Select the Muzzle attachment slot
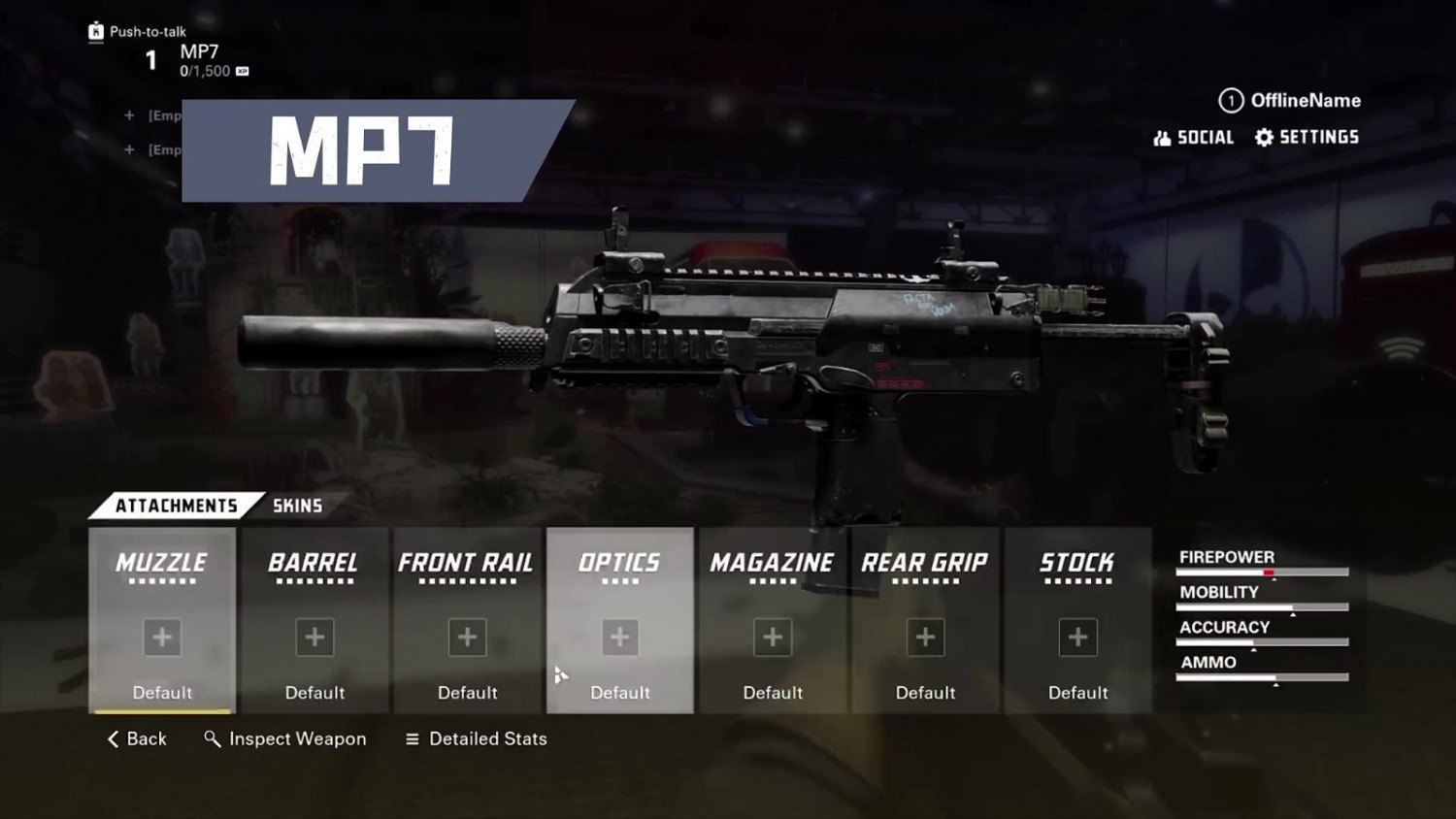The image size is (1456, 819). [162, 621]
